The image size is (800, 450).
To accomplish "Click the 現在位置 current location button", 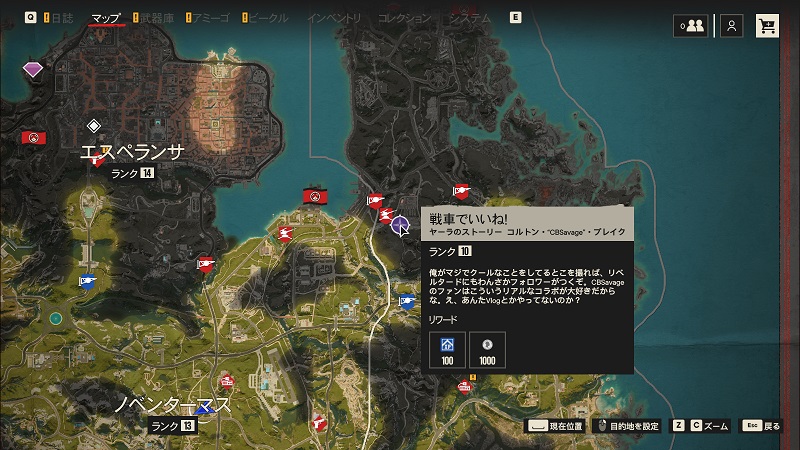I will pos(557,426).
